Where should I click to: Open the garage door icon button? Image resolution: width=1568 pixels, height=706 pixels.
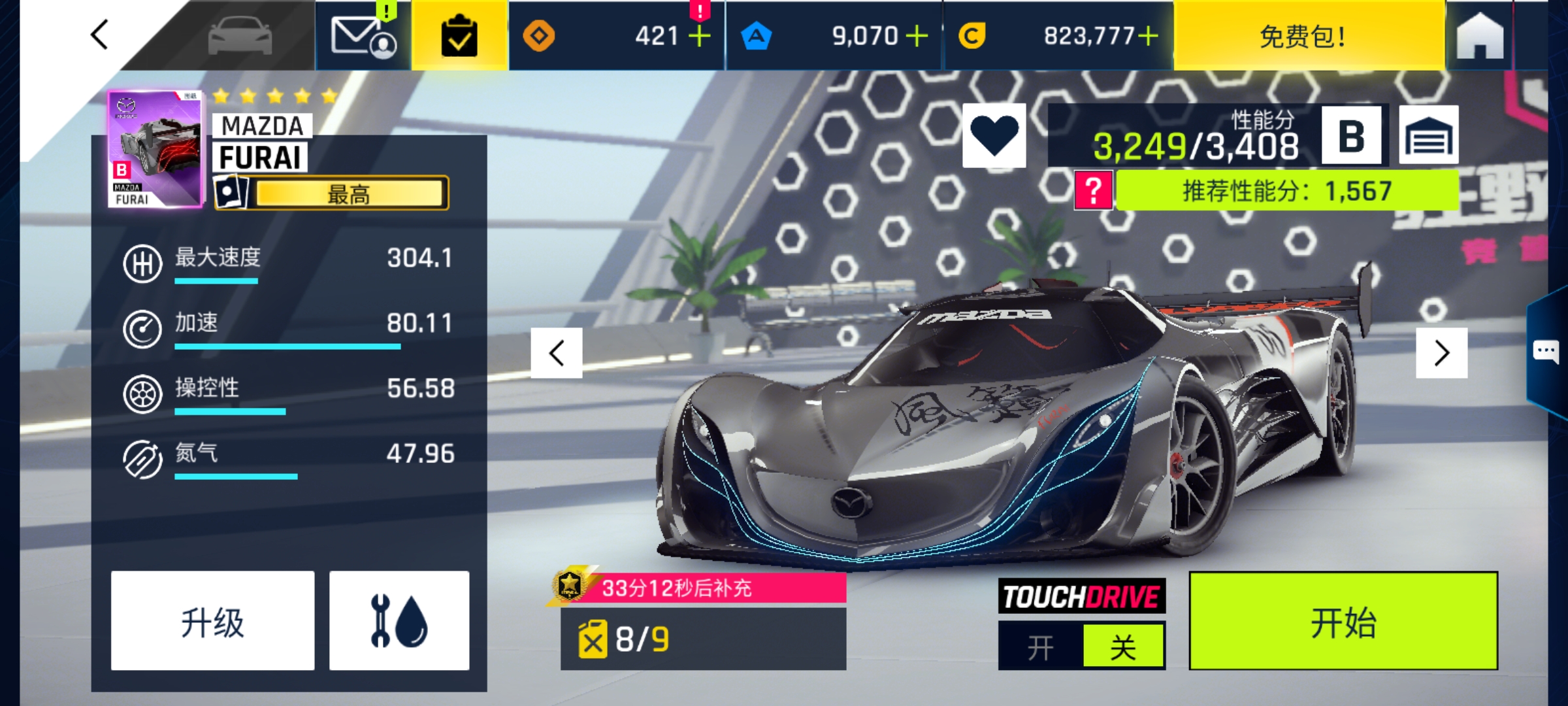pos(1428,135)
